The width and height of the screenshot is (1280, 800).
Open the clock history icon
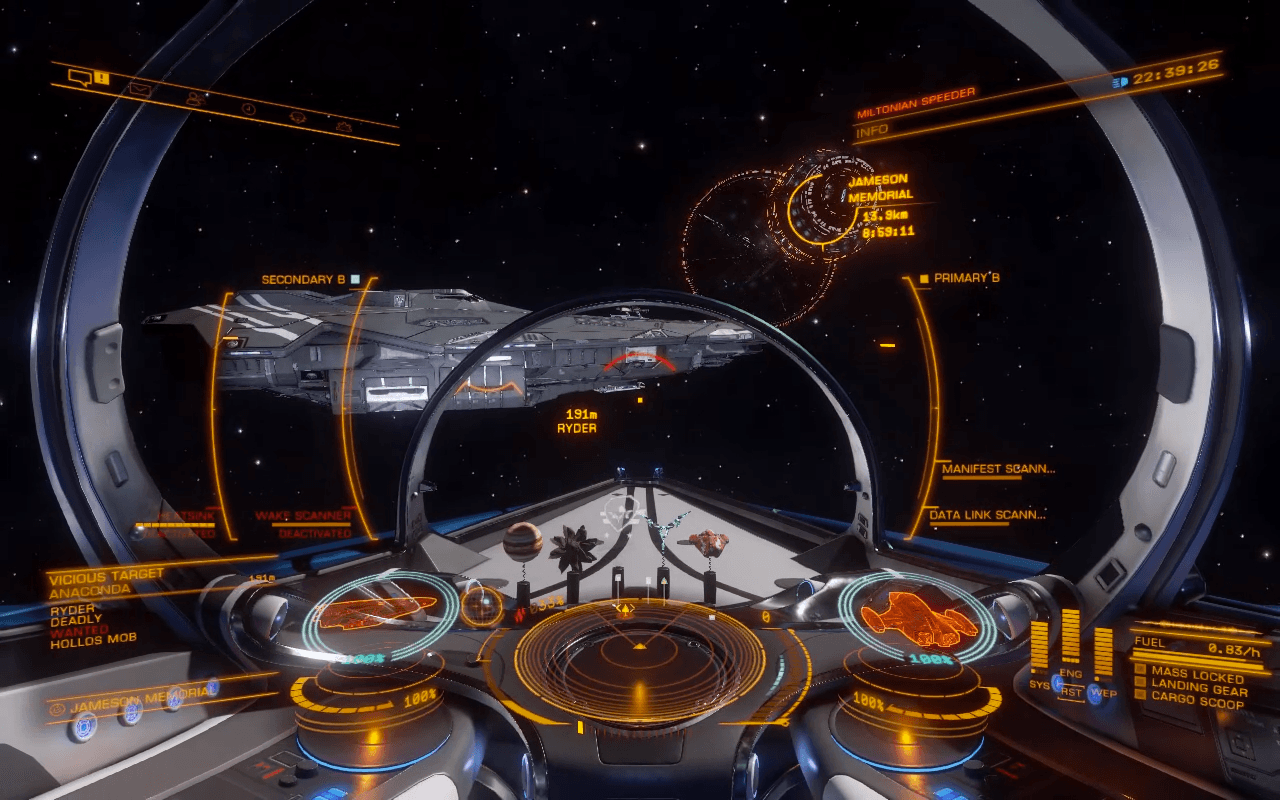point(249,108)
